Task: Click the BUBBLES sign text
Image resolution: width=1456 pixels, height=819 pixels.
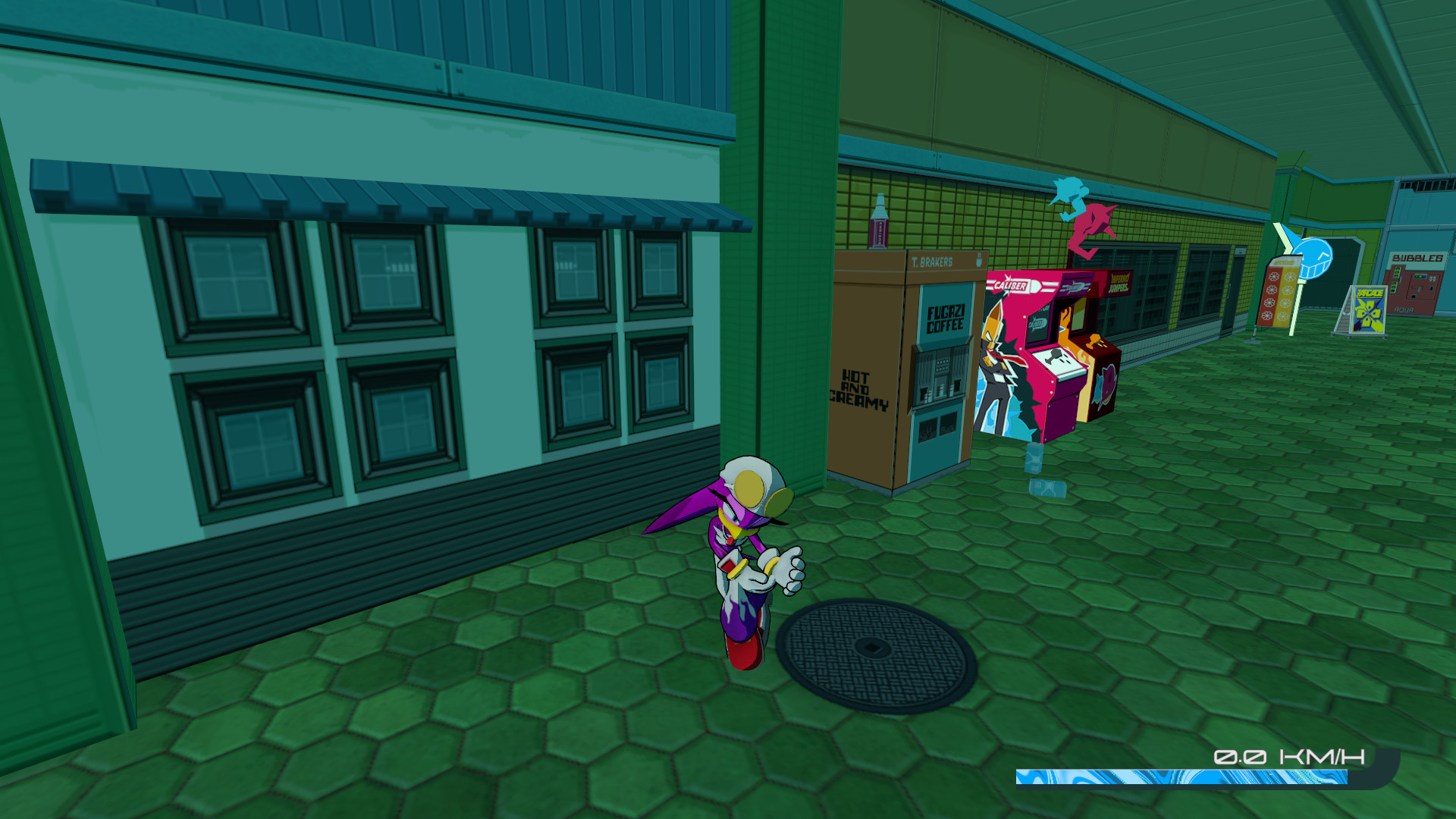Action: (x=1418, y=258)
